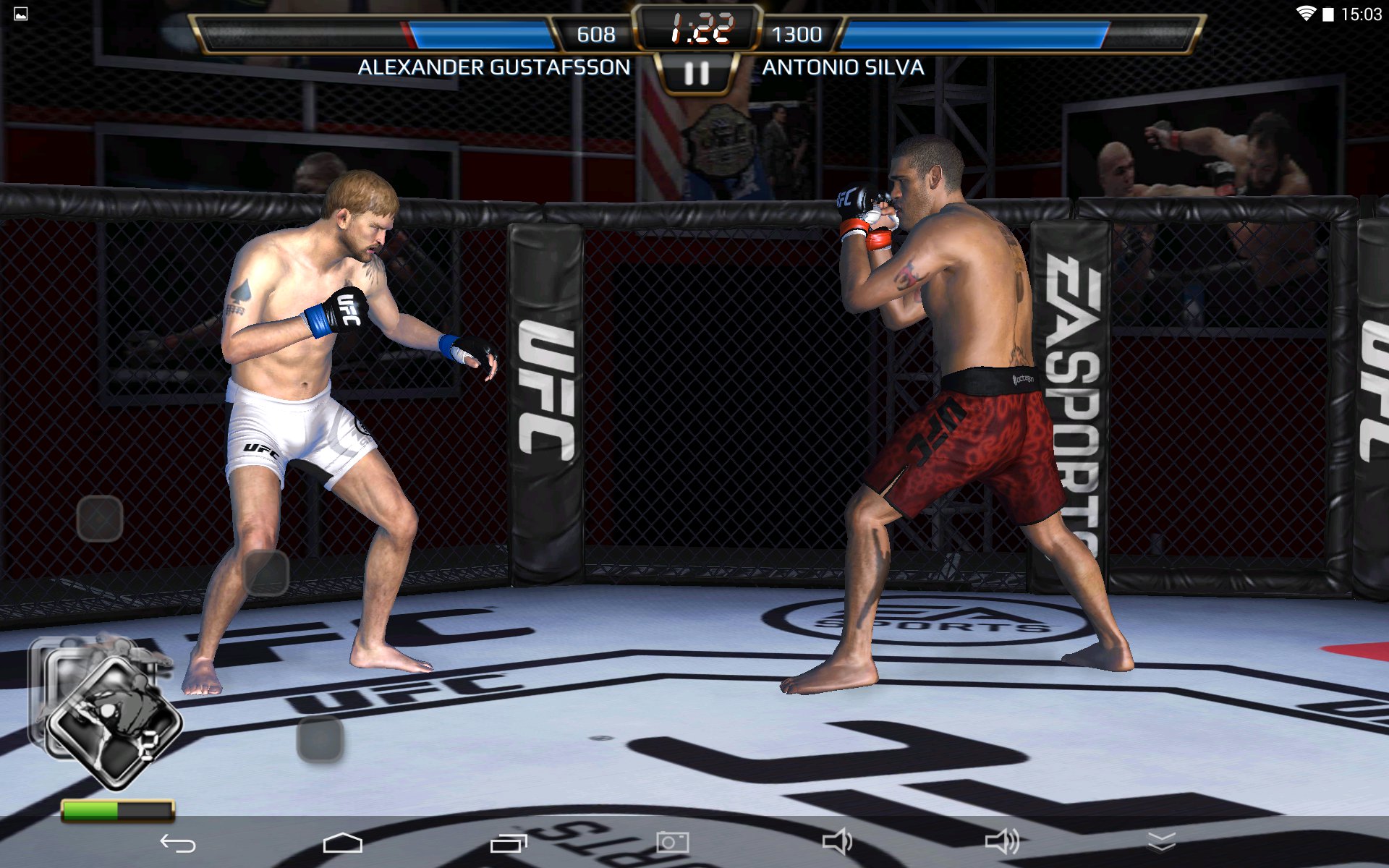Lower the volume with the speaker icon
This screenshot has width=1389, height=868.
837,841
